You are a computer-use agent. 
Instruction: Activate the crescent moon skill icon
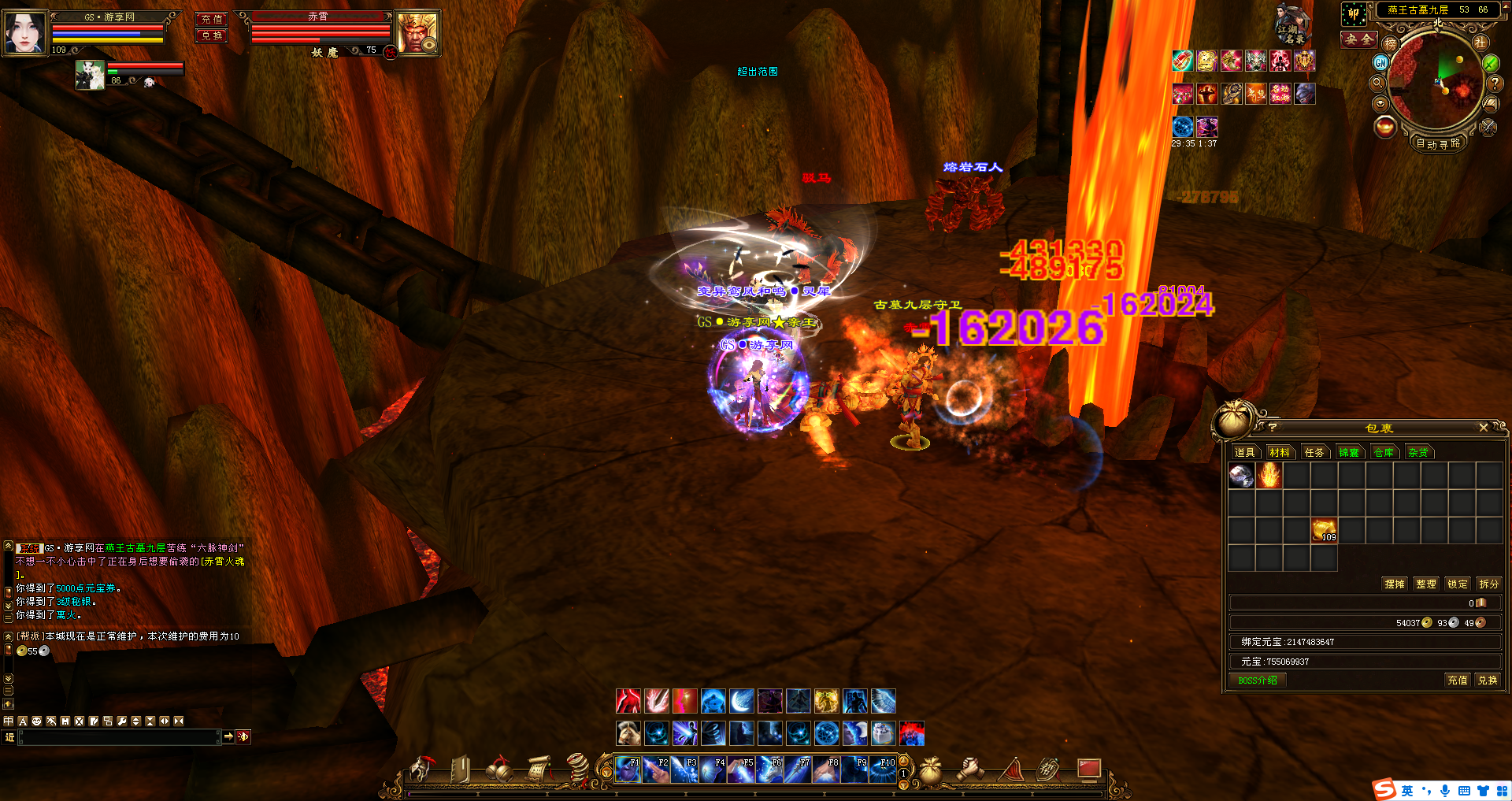(x=741, y=701)
